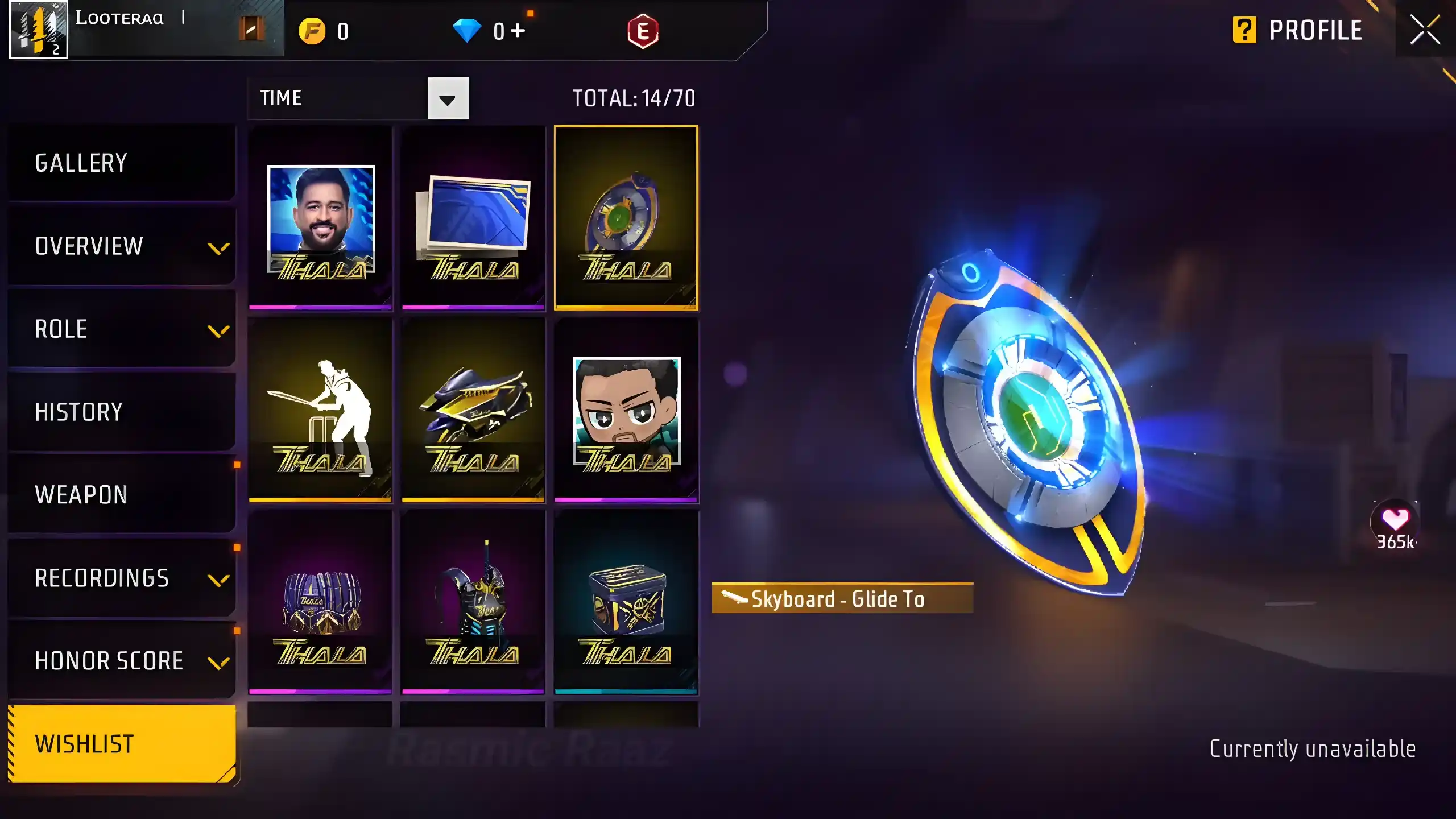Select the Thala motorbike skin item
The width and height of the screenshot is (1456, 819).
[x=473, y=411]
